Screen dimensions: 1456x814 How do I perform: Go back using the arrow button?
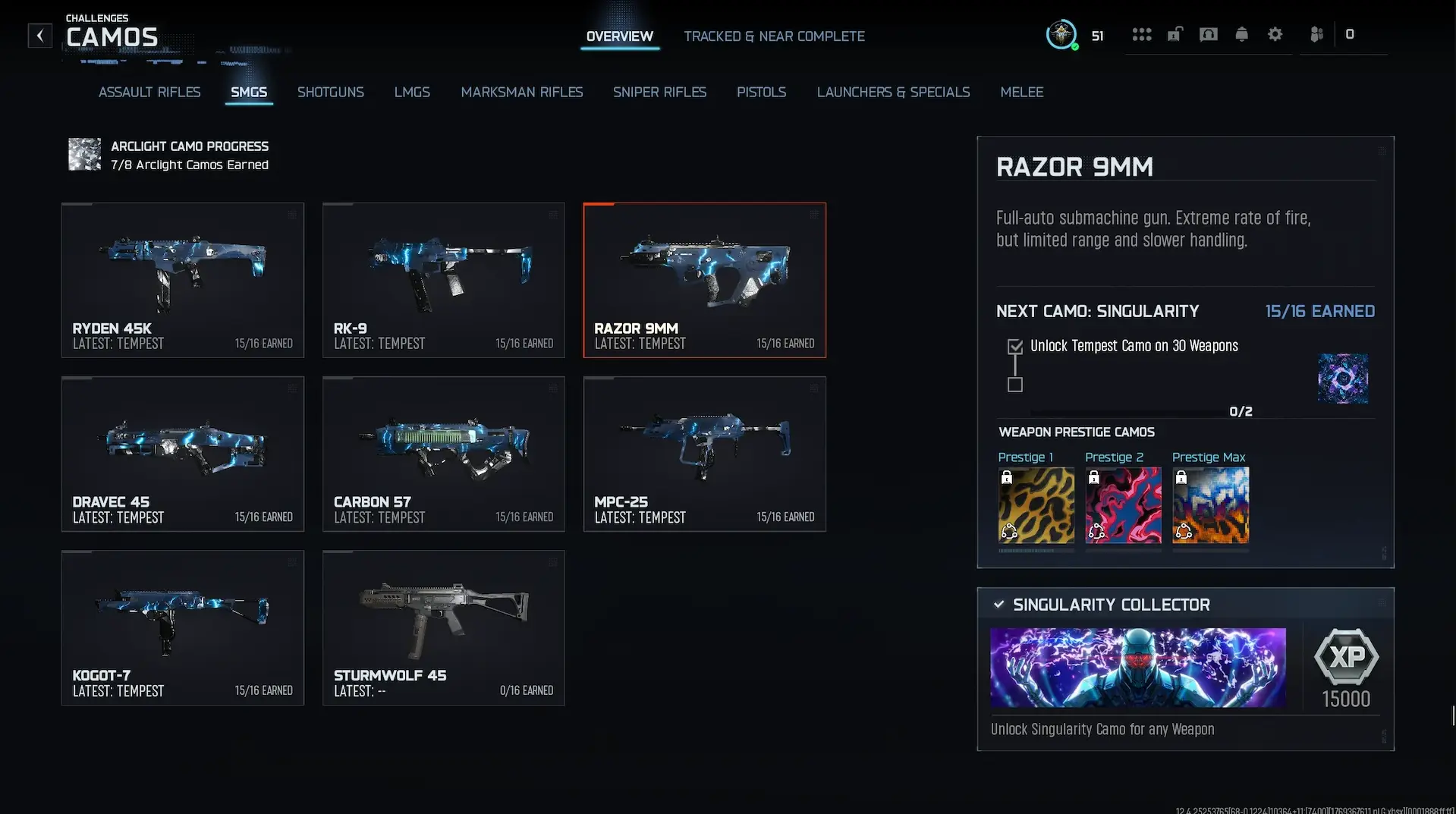[x=39, y=35]
